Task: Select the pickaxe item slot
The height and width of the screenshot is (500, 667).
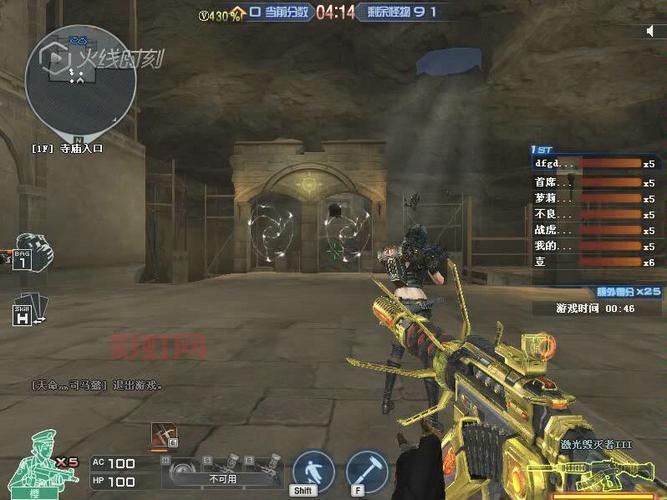Action: [x=163, y=435]
